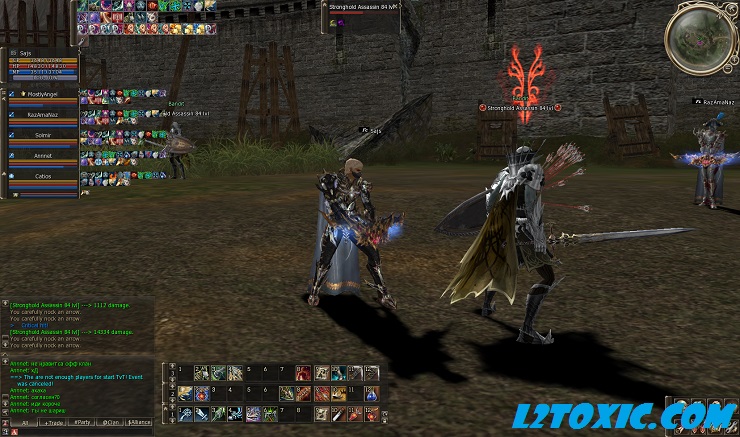Target party member Solmir

[x=41, y=135]
